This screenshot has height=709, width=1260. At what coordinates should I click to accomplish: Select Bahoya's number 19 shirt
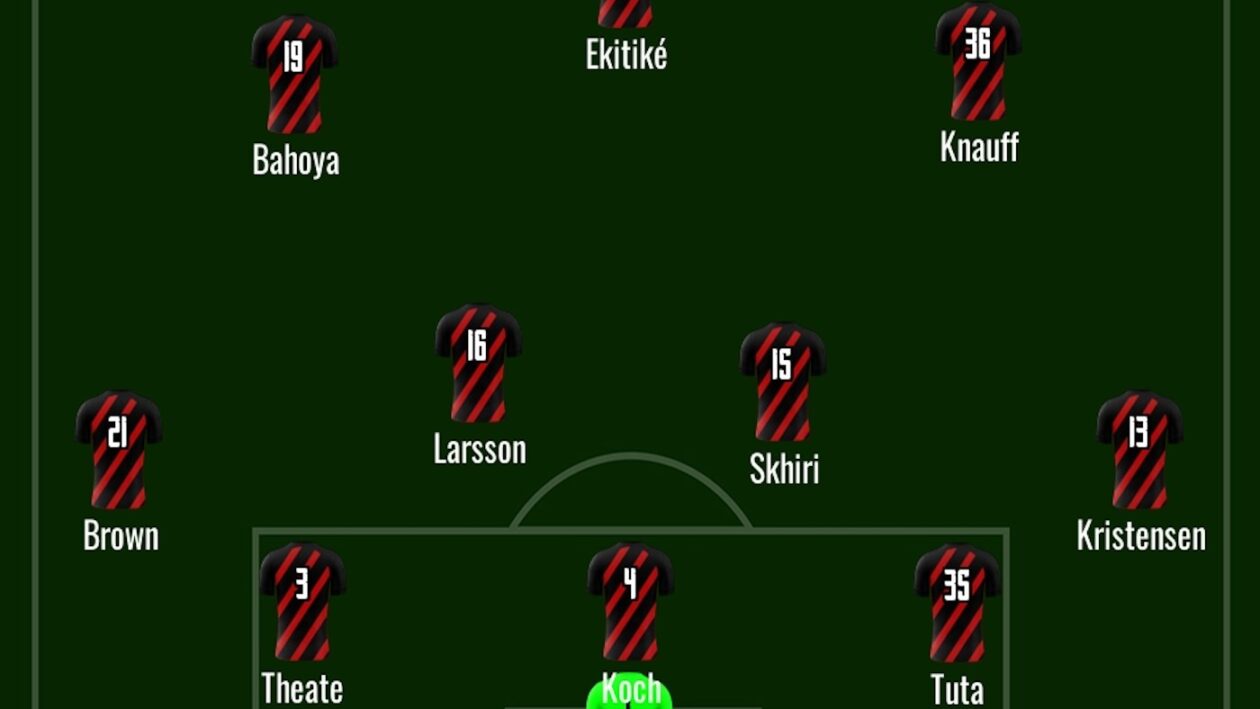(294, 74)
